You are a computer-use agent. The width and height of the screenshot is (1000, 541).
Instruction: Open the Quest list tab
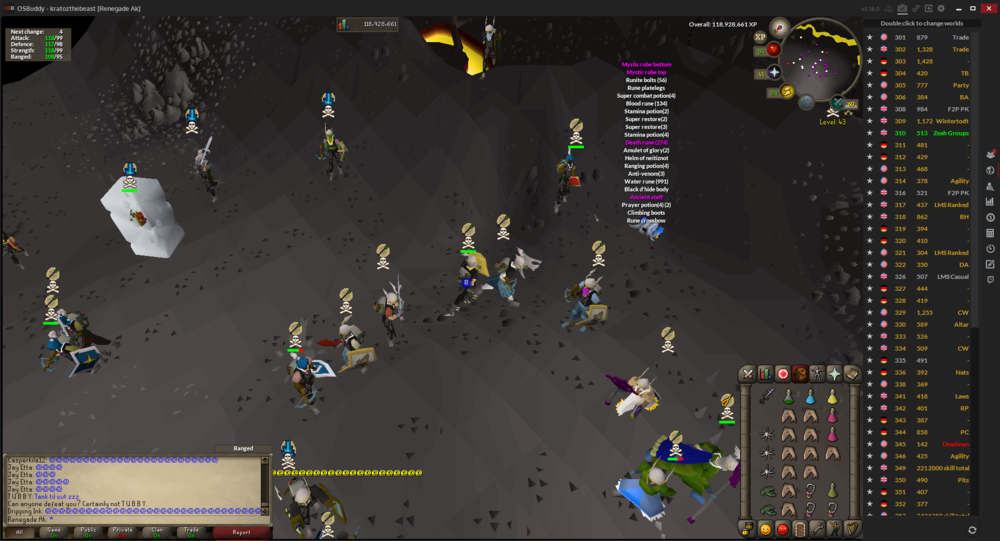click(x=782, y=373)
